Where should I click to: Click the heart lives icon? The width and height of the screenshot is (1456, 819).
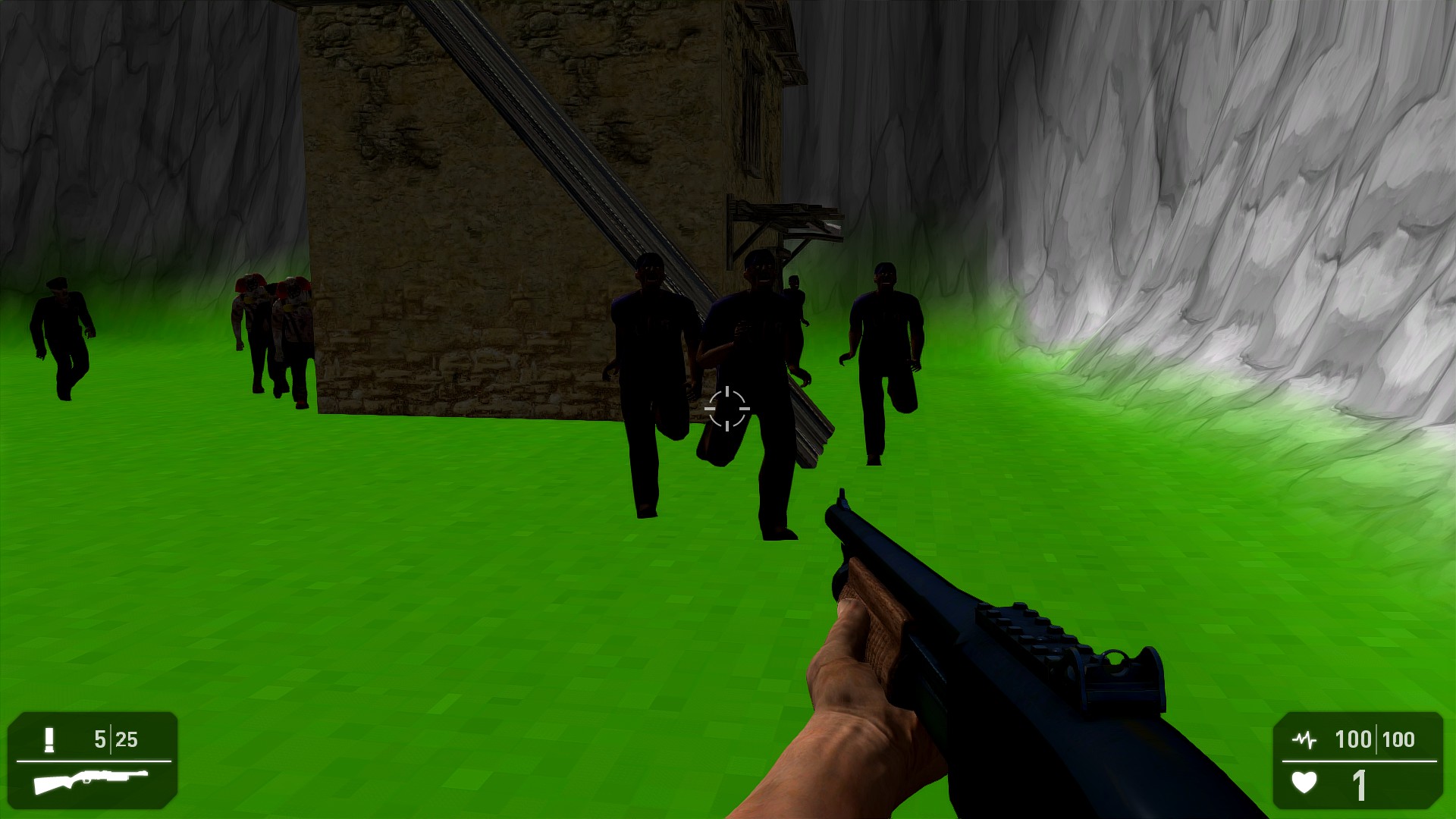[1303, 780]
